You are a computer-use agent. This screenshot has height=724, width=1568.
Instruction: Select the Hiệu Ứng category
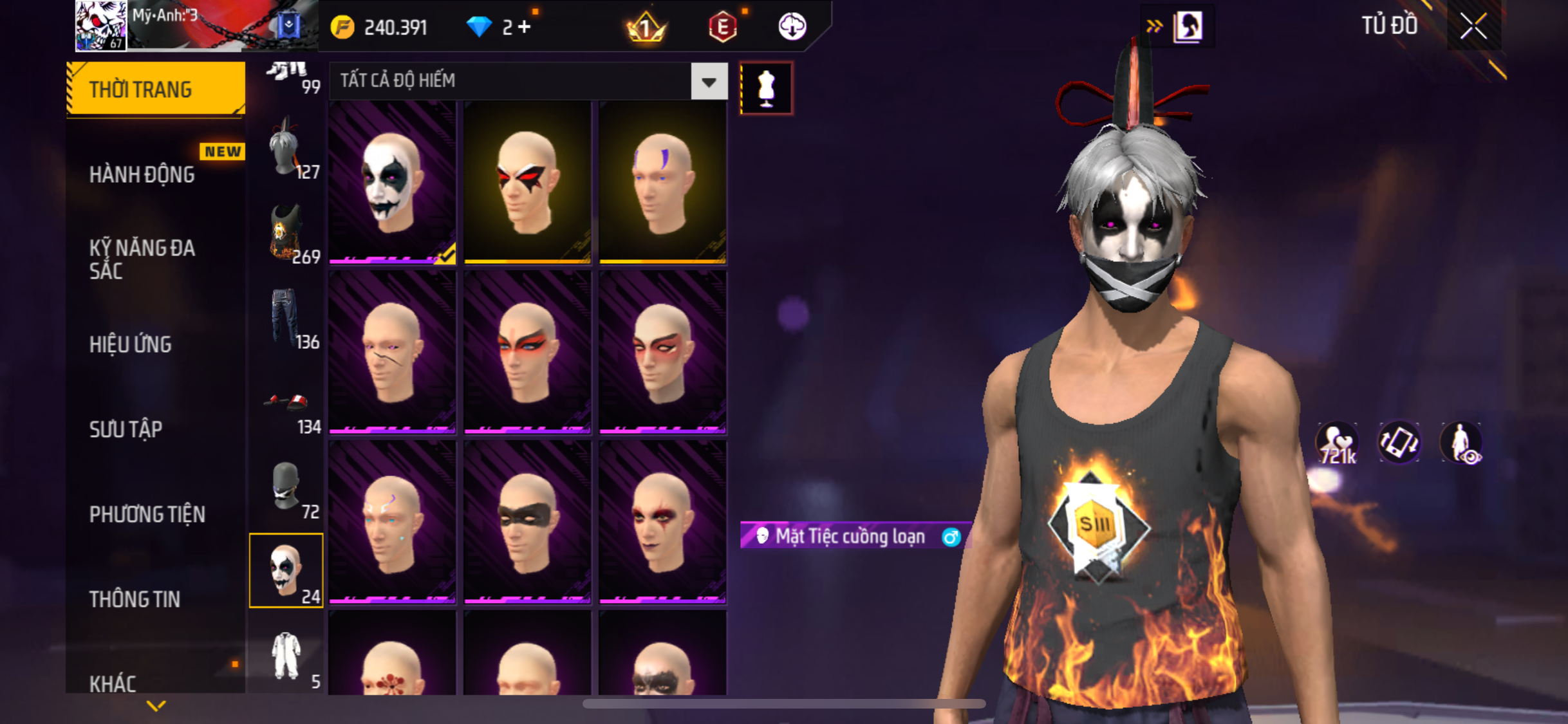[130, 344]
